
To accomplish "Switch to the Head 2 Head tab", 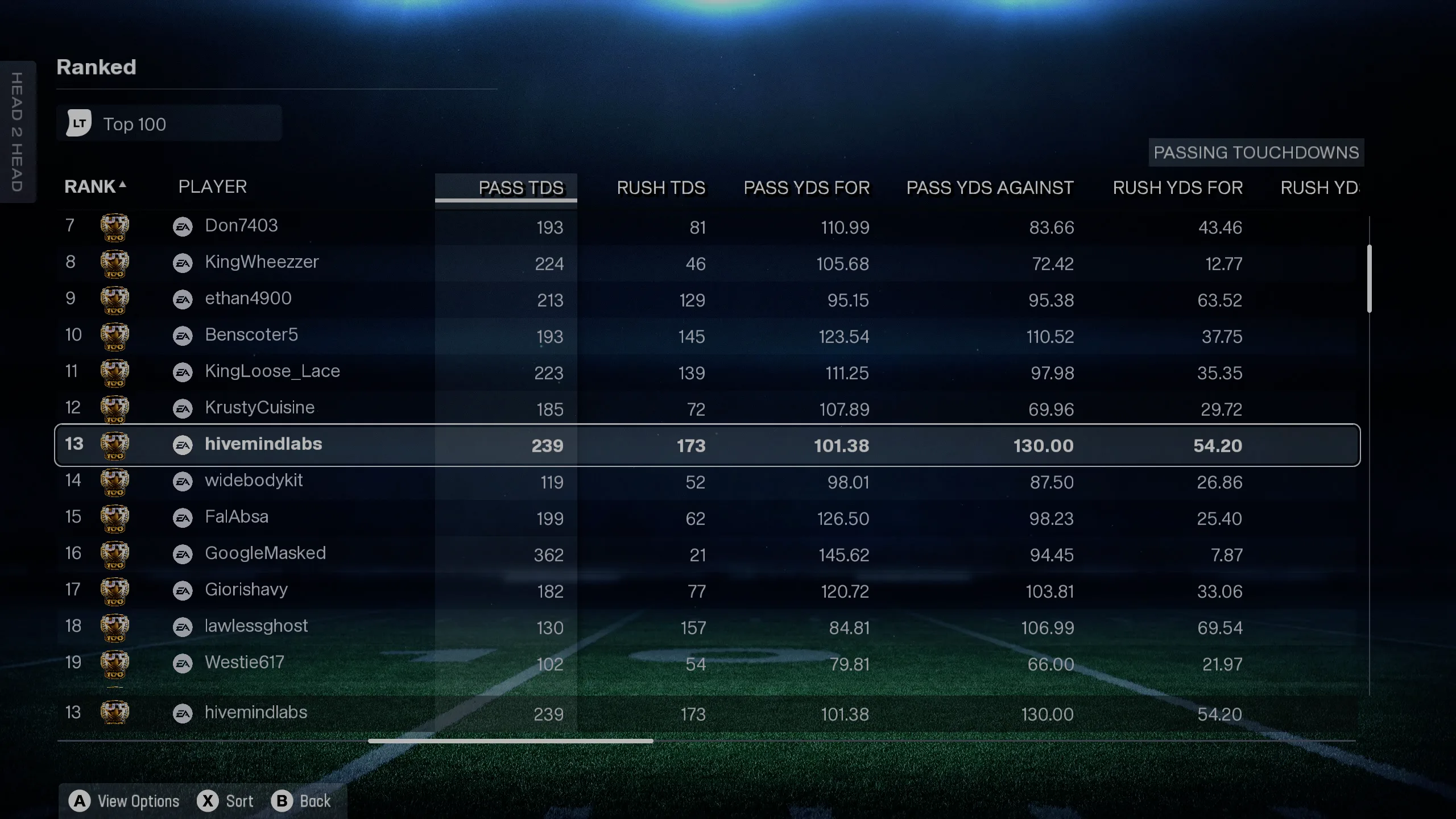I will pos(18,131).
